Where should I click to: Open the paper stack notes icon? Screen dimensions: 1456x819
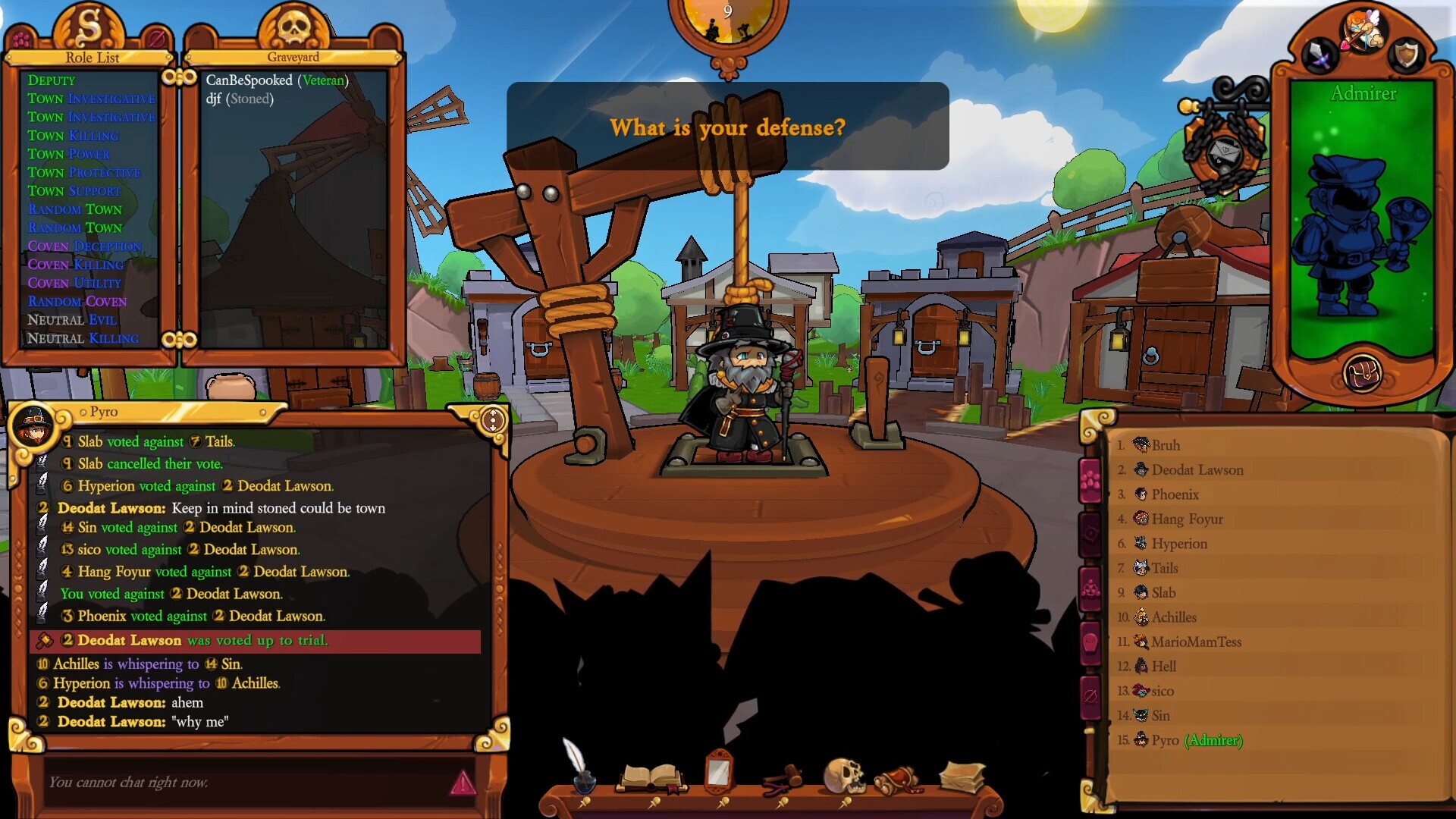[960, 773]
